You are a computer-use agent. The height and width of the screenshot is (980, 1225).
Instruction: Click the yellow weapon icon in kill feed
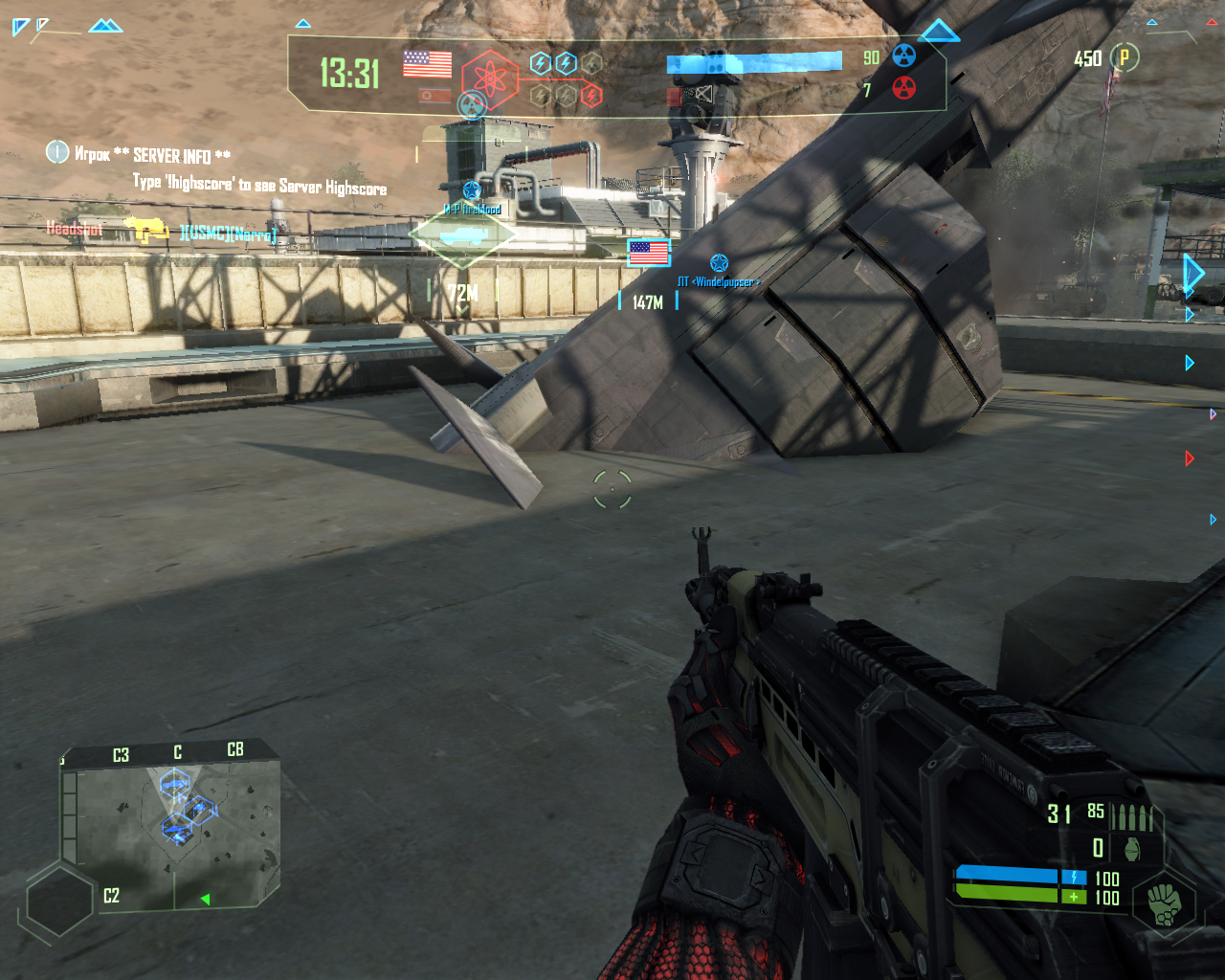(x=146, y=230)
